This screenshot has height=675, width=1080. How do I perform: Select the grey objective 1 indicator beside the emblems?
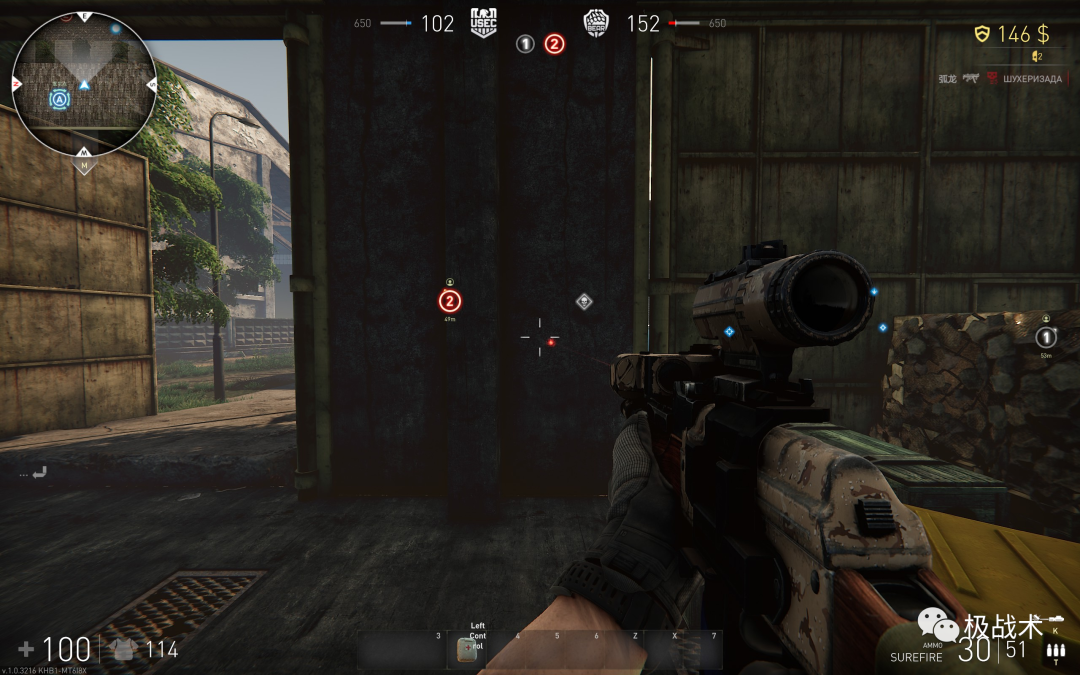point(525,44)
